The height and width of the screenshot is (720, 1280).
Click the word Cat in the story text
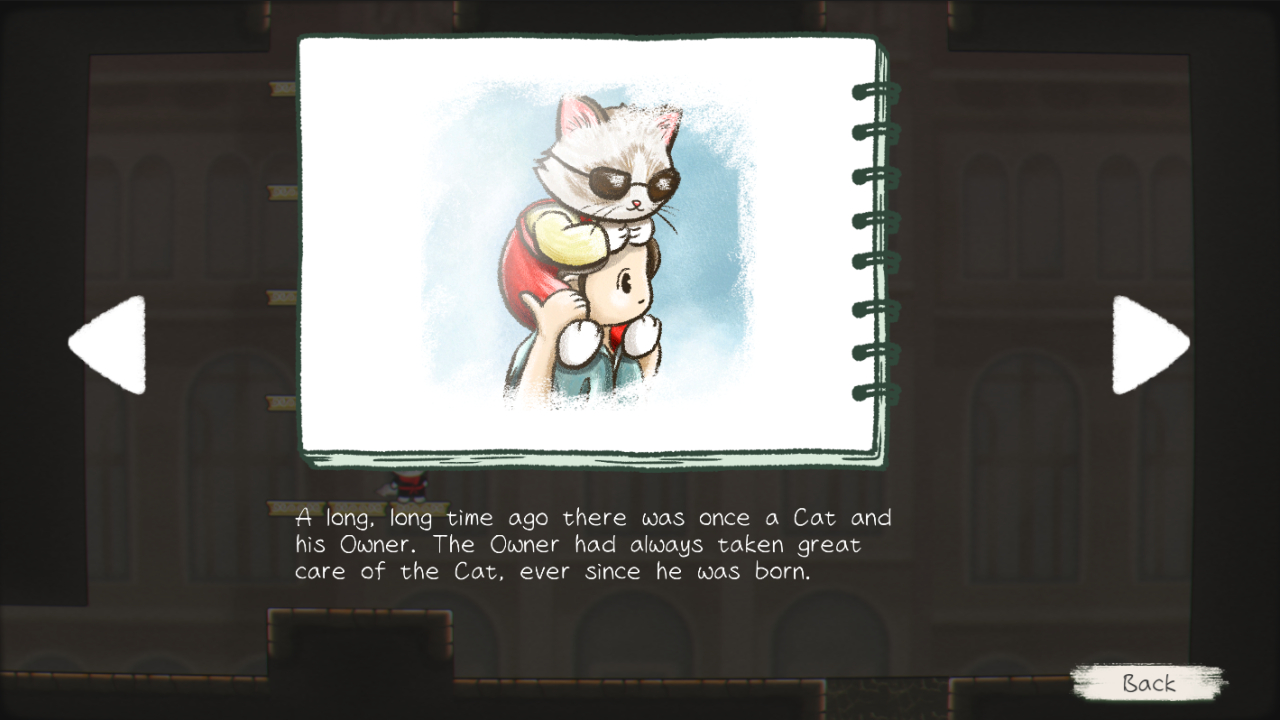816,518
